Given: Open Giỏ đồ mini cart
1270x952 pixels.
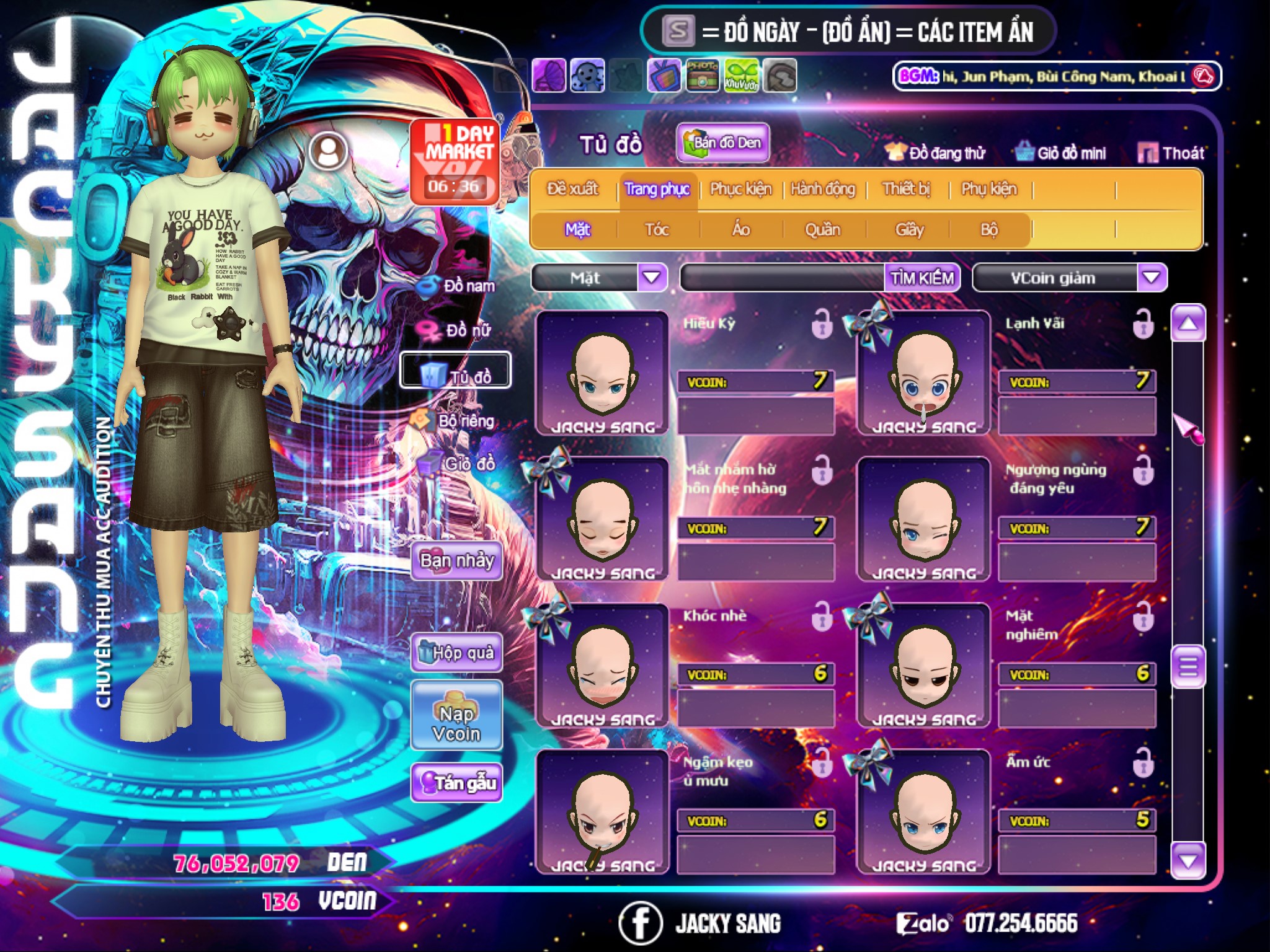Looking at the screenshot, I should pyautogui.click(x=1061, y=153).
